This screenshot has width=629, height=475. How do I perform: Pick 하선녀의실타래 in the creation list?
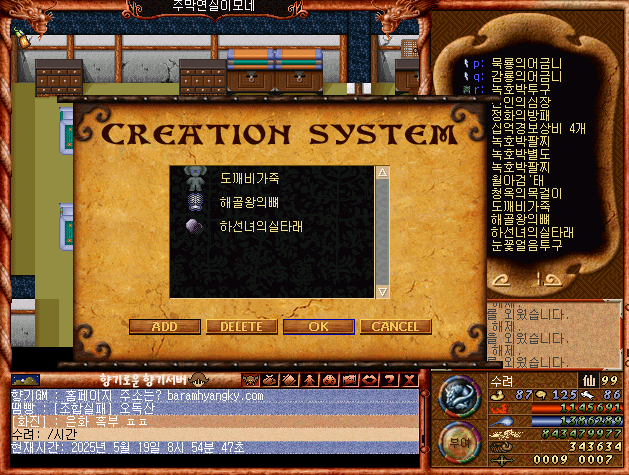[x=260, y=226]
